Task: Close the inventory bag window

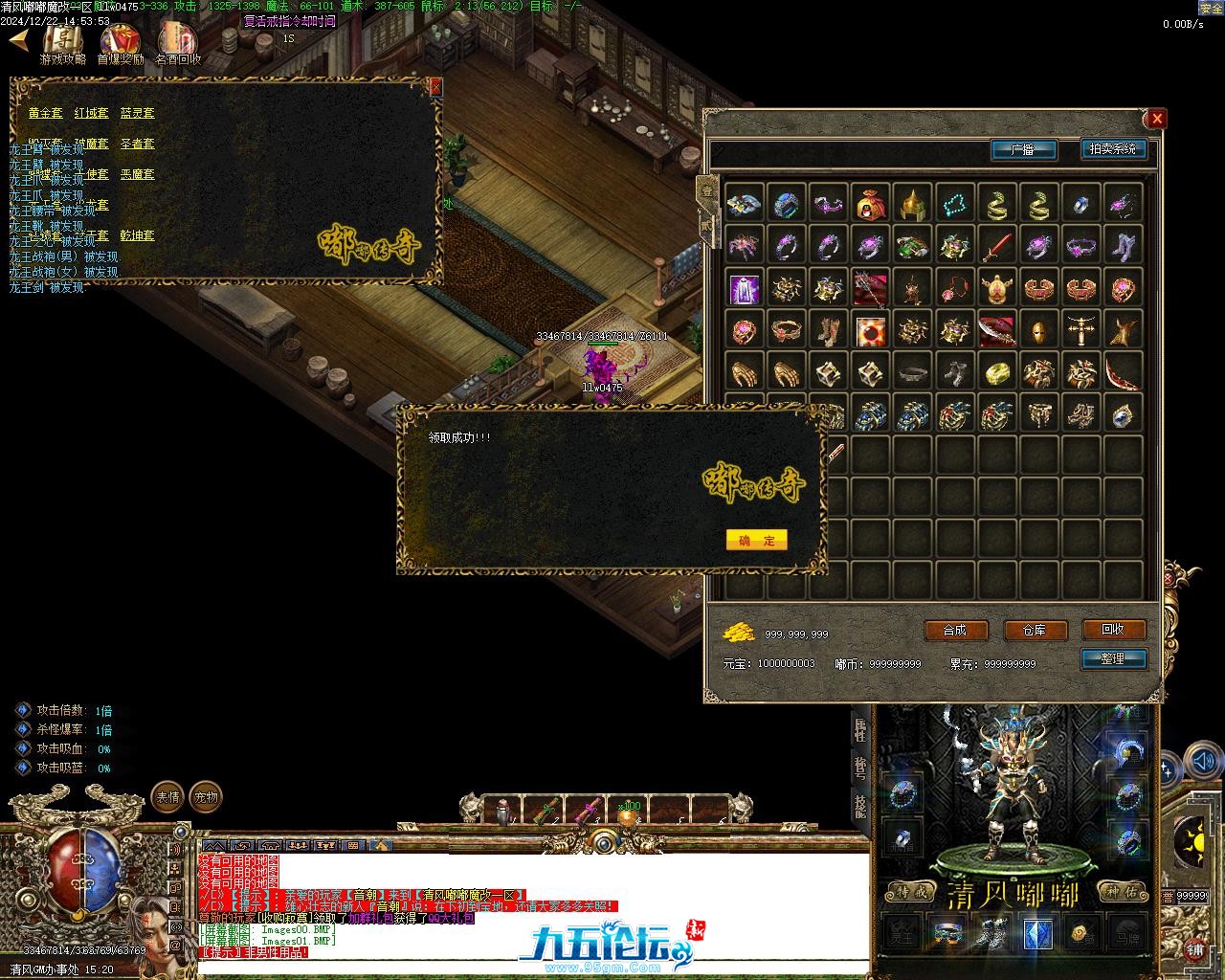Action: [1157, 119]
